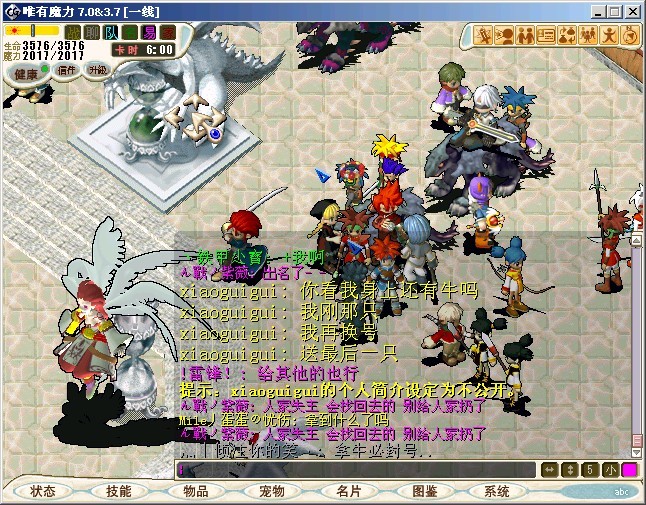The height and width of the screenshot is (505, 646).
Task: Toggle the 队 team switch
Action: coord(111,32)
